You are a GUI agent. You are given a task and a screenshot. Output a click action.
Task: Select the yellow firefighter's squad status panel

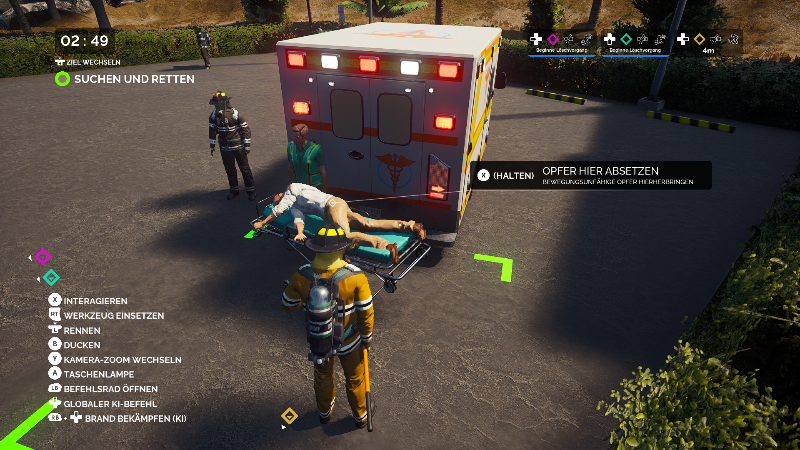coord(708,42)
